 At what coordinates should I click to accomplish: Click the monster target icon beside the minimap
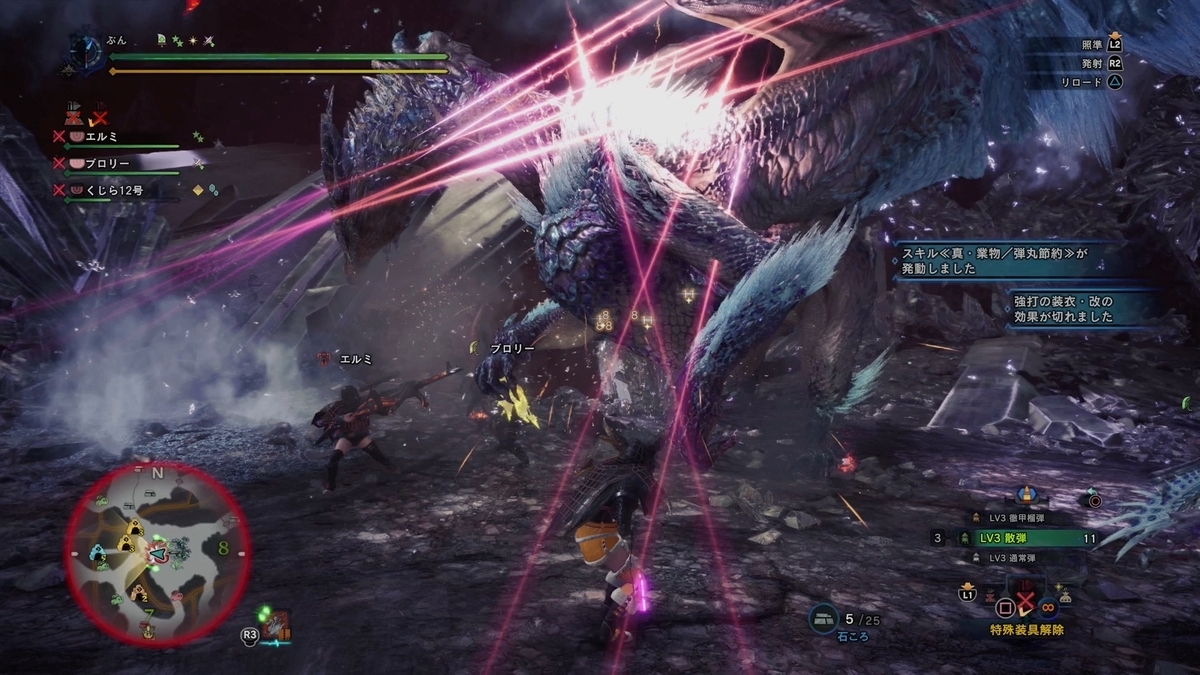276,626
